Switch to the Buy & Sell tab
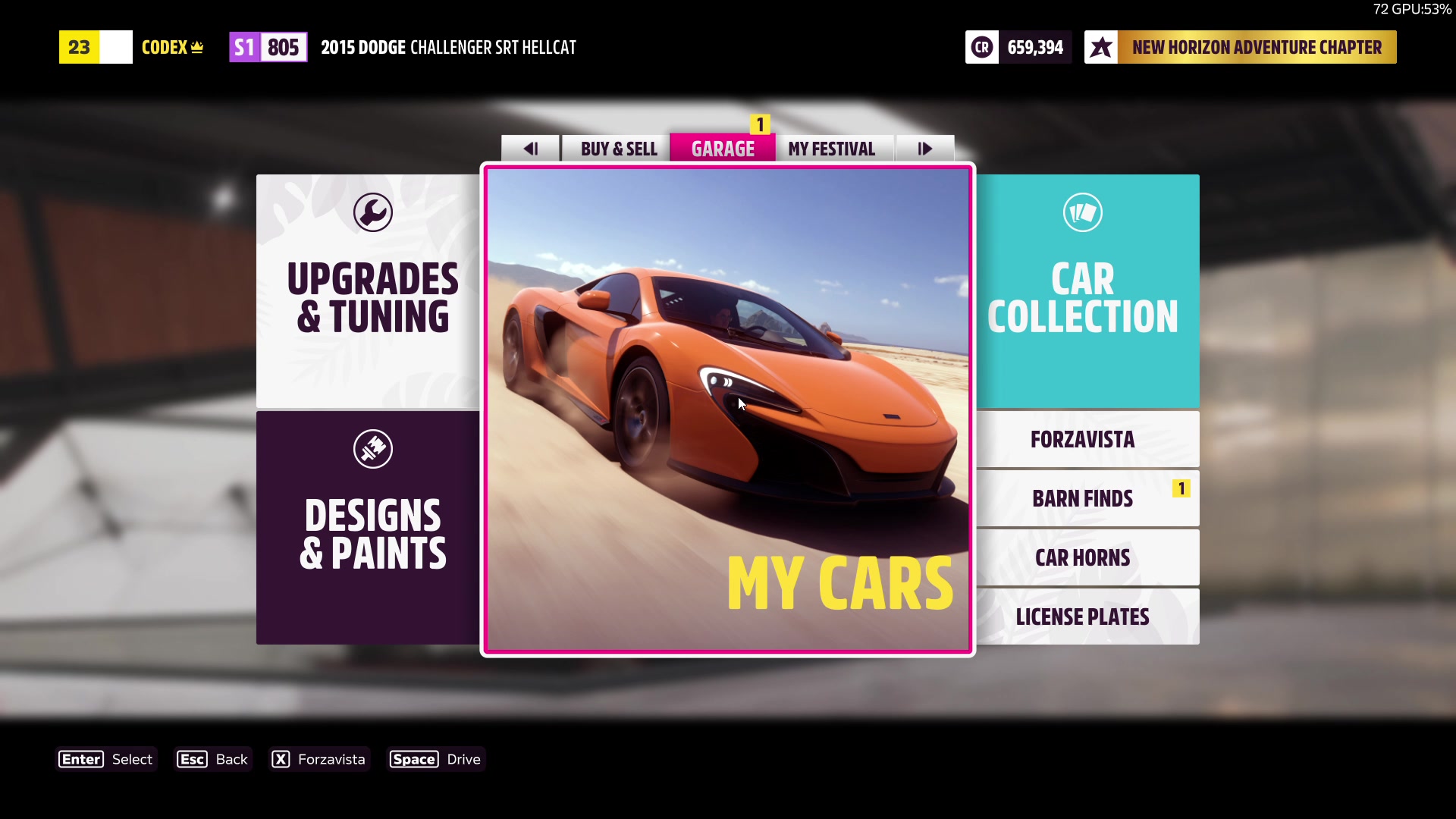 click(x=618, y=149)
